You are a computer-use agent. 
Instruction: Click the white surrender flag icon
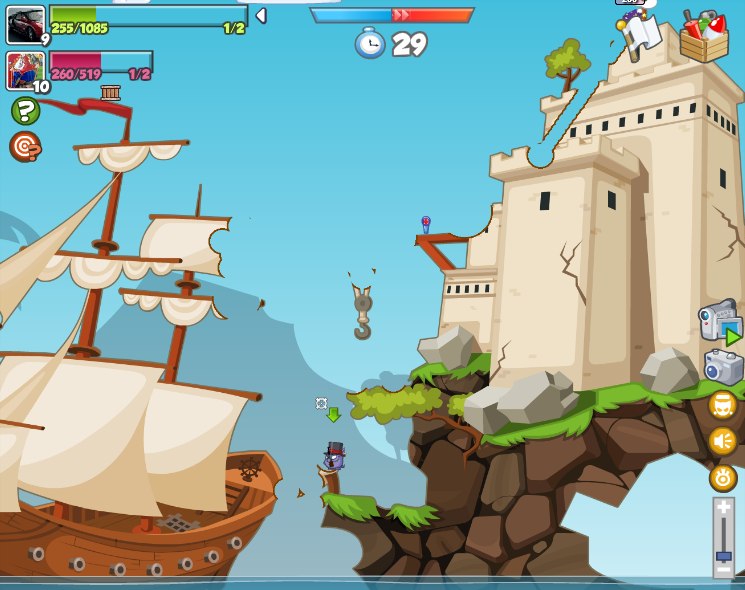pos(642,31)
